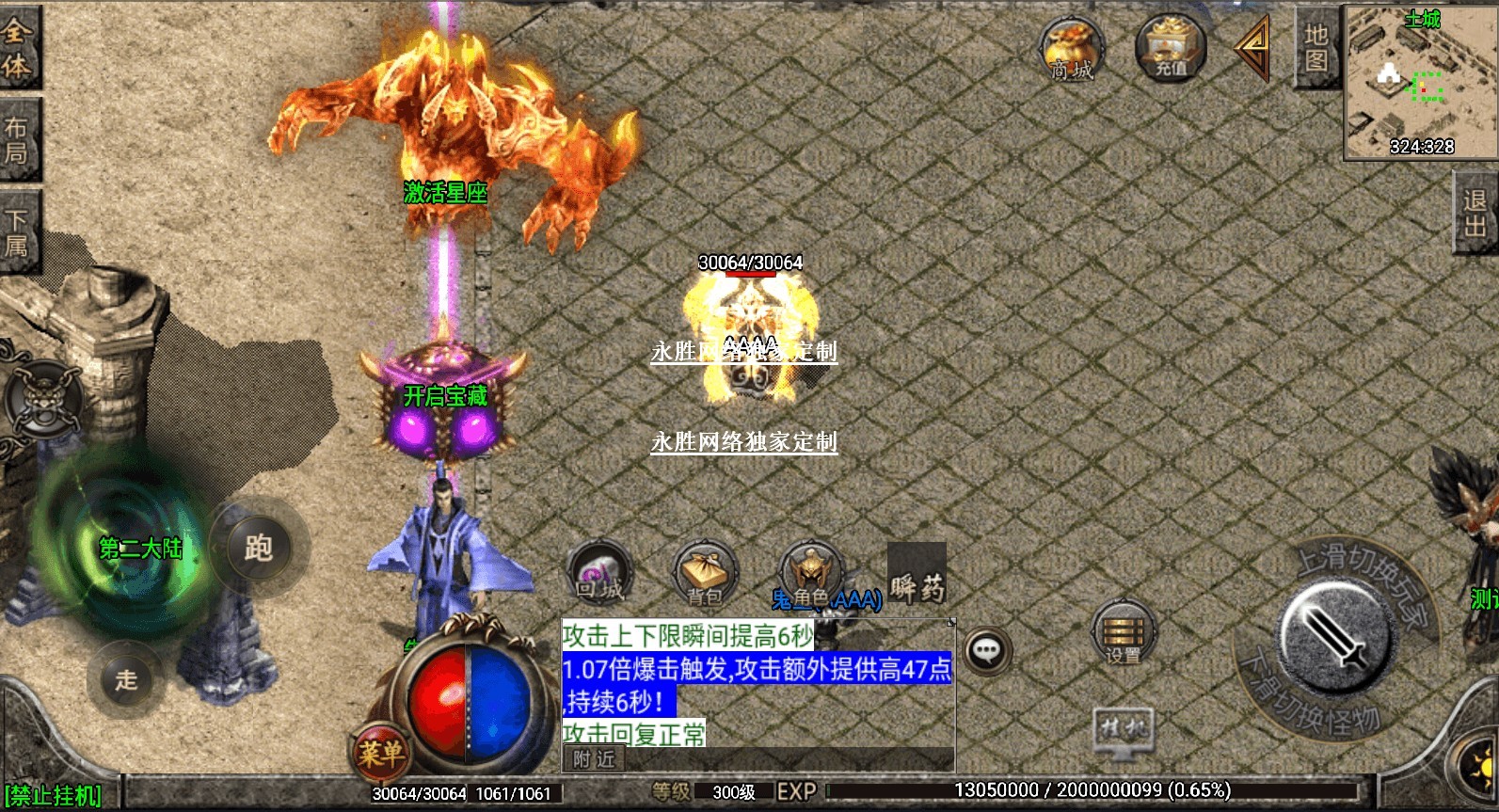Image resolution: width=1499 pixels, height=812 pixels.
Task: Open the 菜单 menu button
Action: coord(381,753)
